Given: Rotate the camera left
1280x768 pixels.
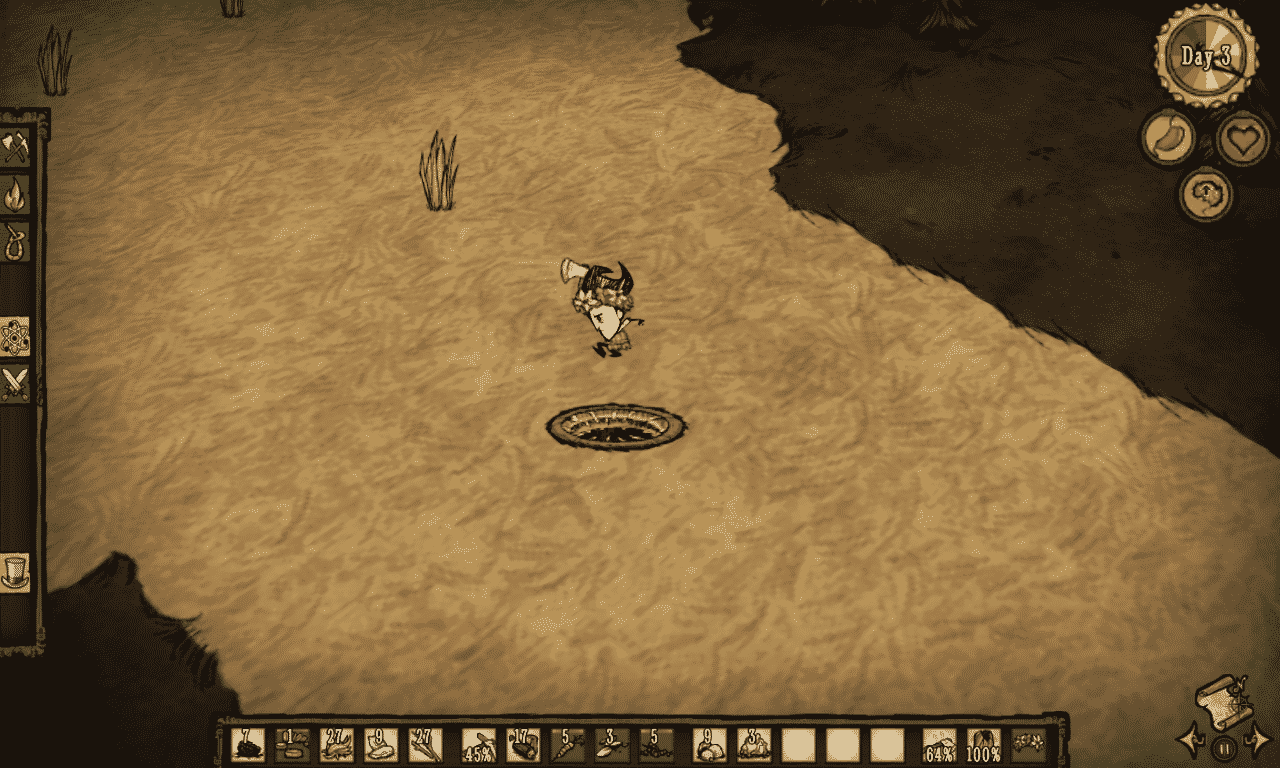Looking at the screenshot, I should [1192, 742].
